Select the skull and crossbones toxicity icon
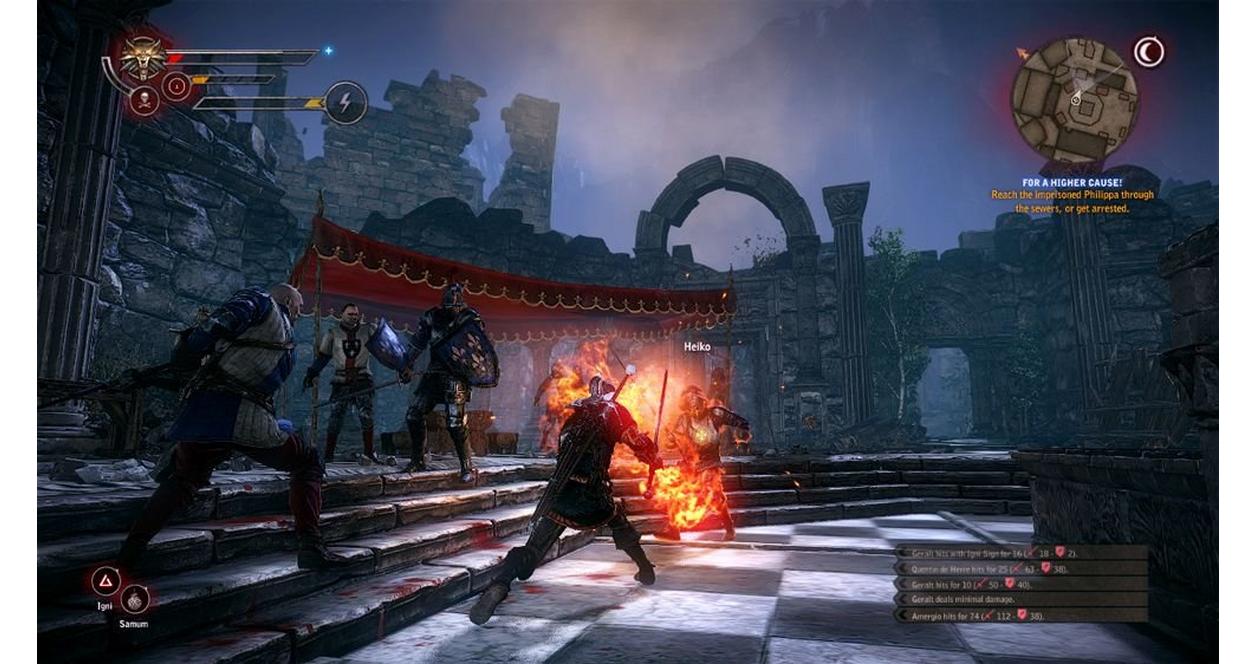The width and height of the screenshot is (1256, 664). 144,100
